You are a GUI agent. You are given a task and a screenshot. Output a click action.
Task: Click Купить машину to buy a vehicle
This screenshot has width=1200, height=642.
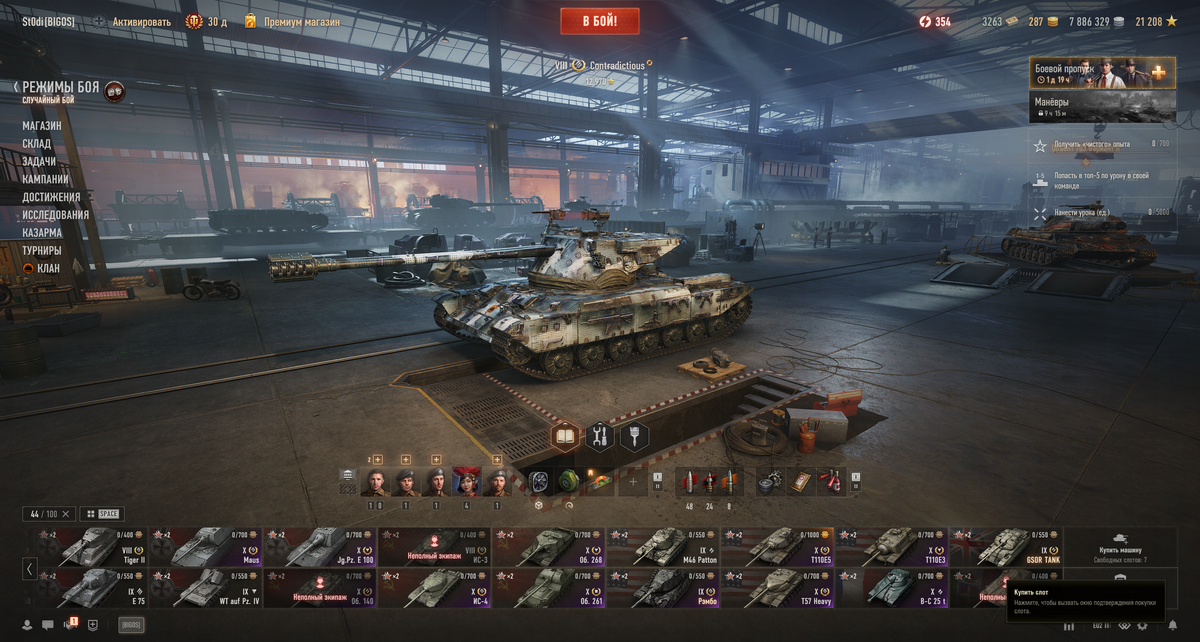pyautogui.click(x=1121, y=547)
